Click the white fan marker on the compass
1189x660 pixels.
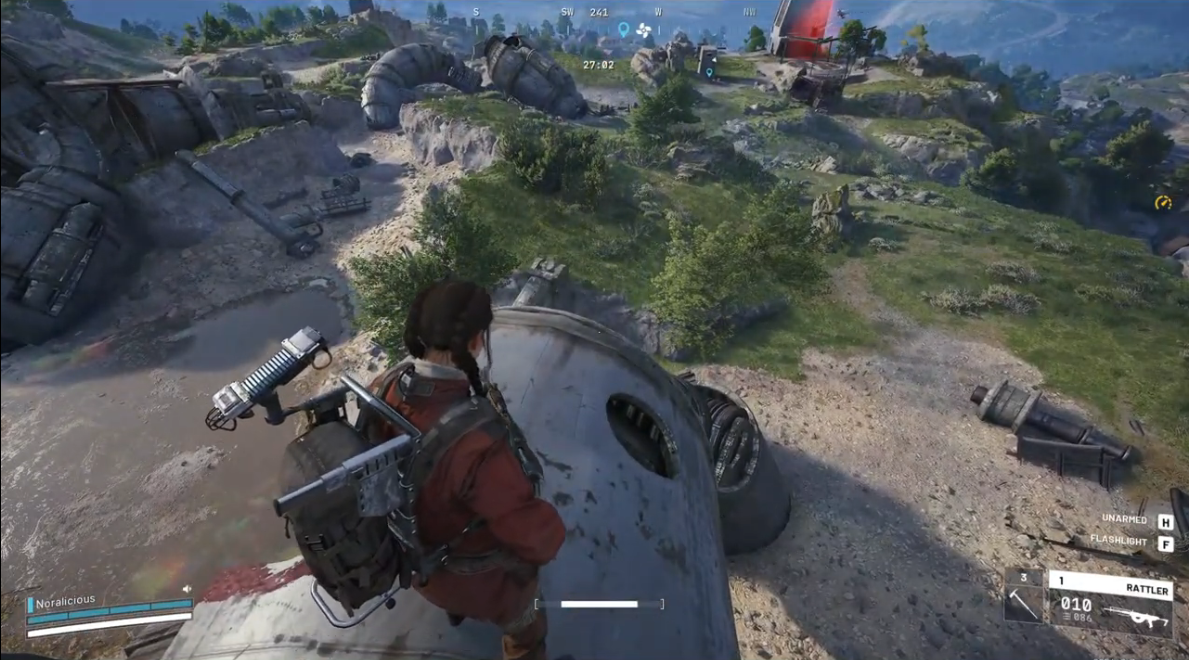(644, 30)
